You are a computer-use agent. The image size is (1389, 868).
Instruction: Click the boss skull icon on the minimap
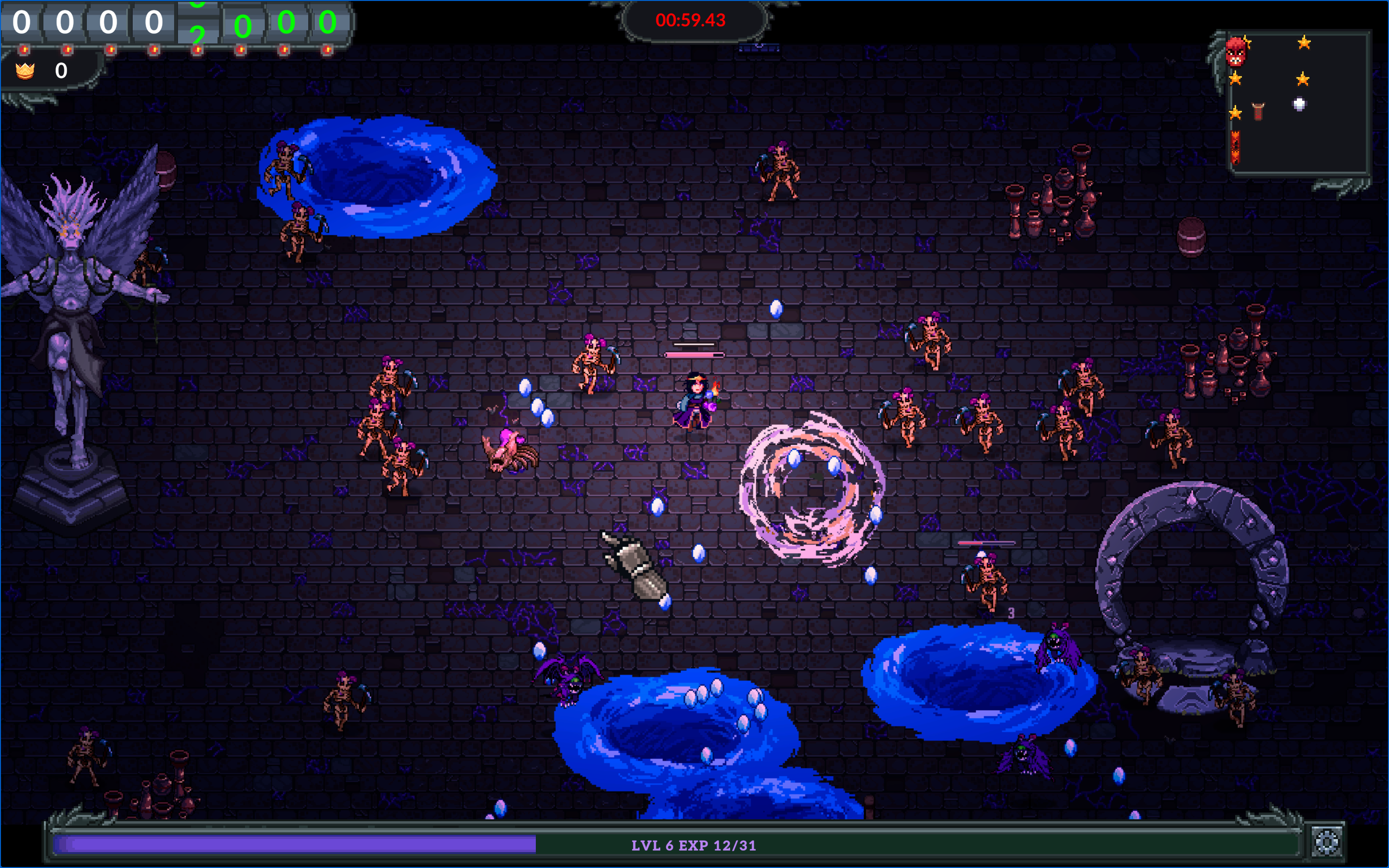tap(1236, 53)
